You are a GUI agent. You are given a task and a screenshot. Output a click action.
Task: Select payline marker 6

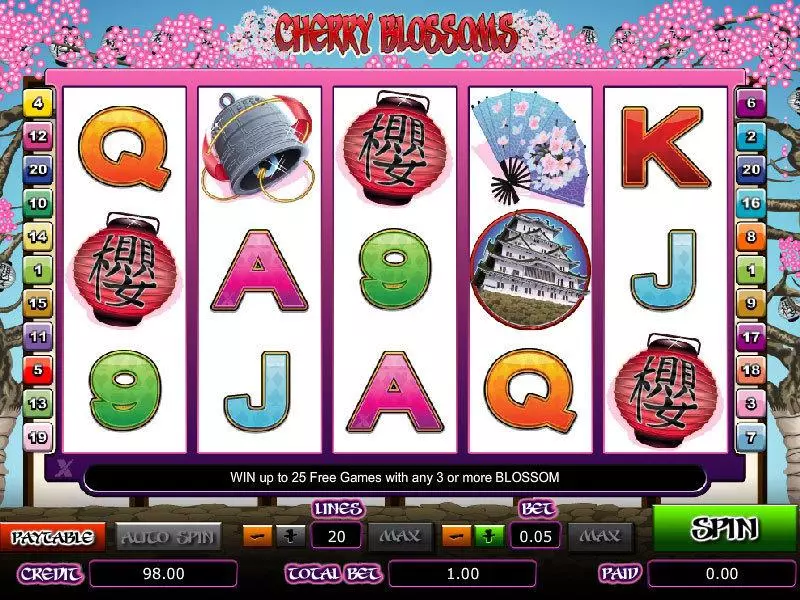(x=750, y=102)
